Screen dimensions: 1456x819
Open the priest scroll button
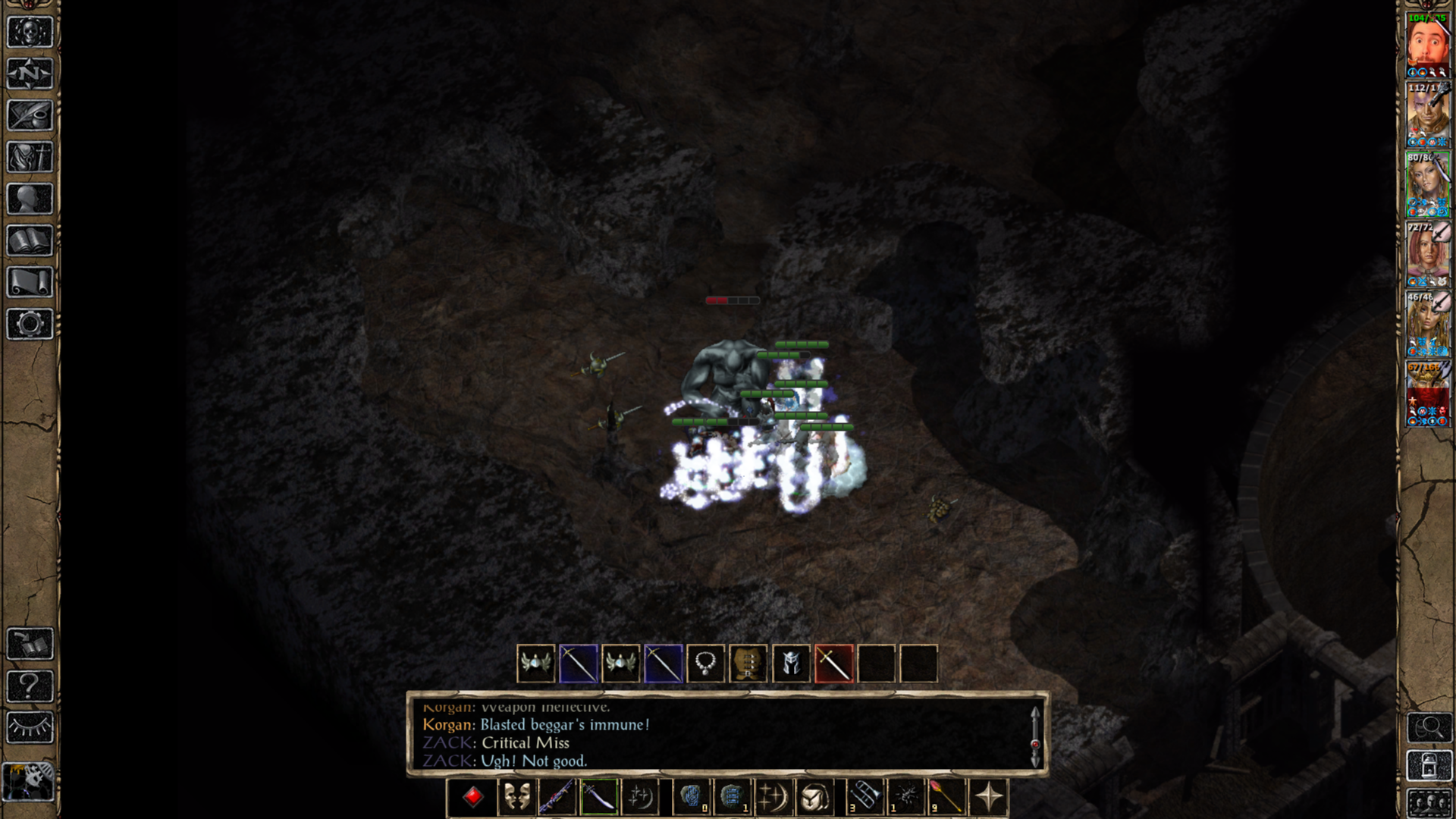30,282
